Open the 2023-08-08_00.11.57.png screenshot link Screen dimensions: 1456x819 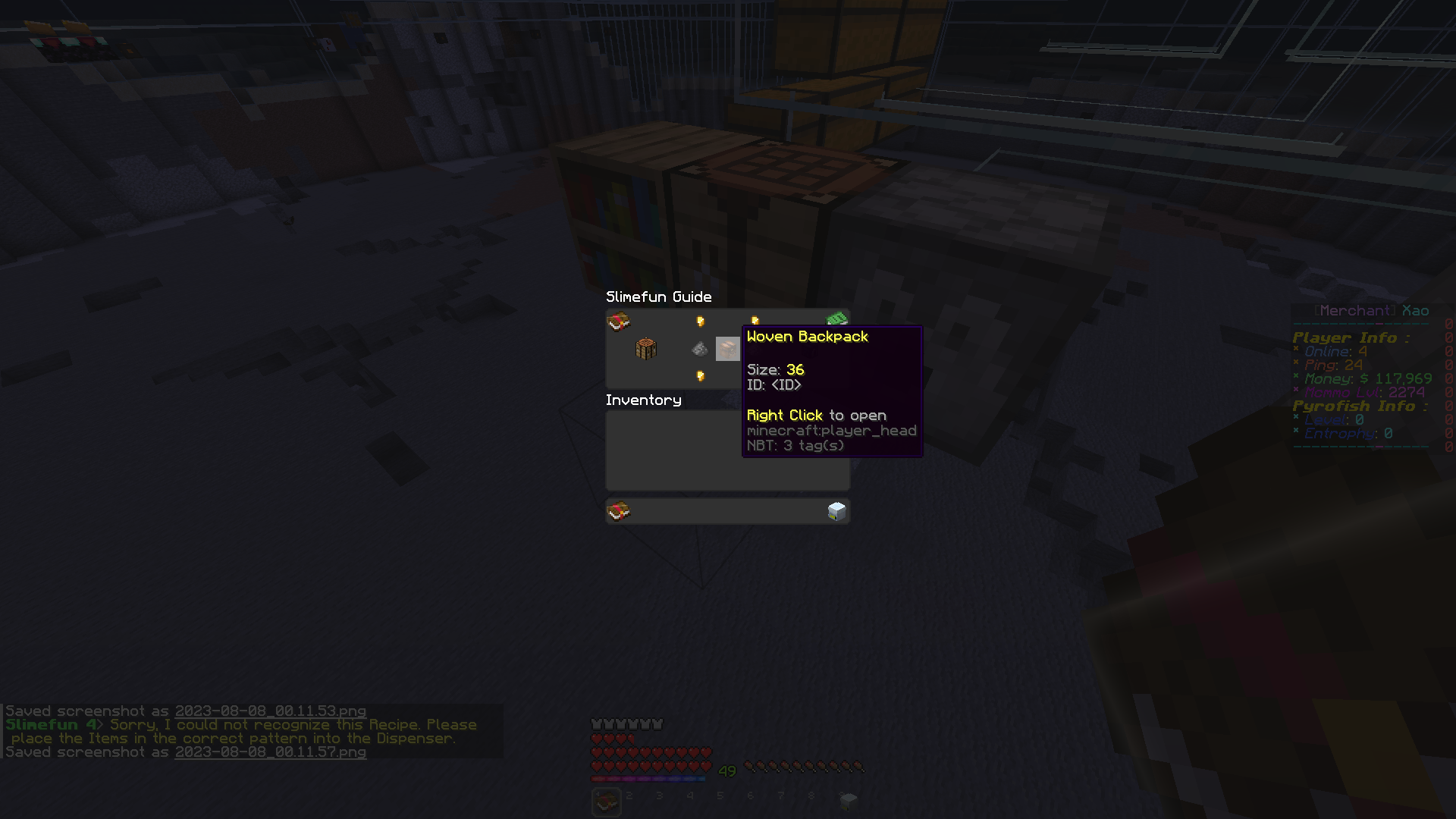pos(270,752)
